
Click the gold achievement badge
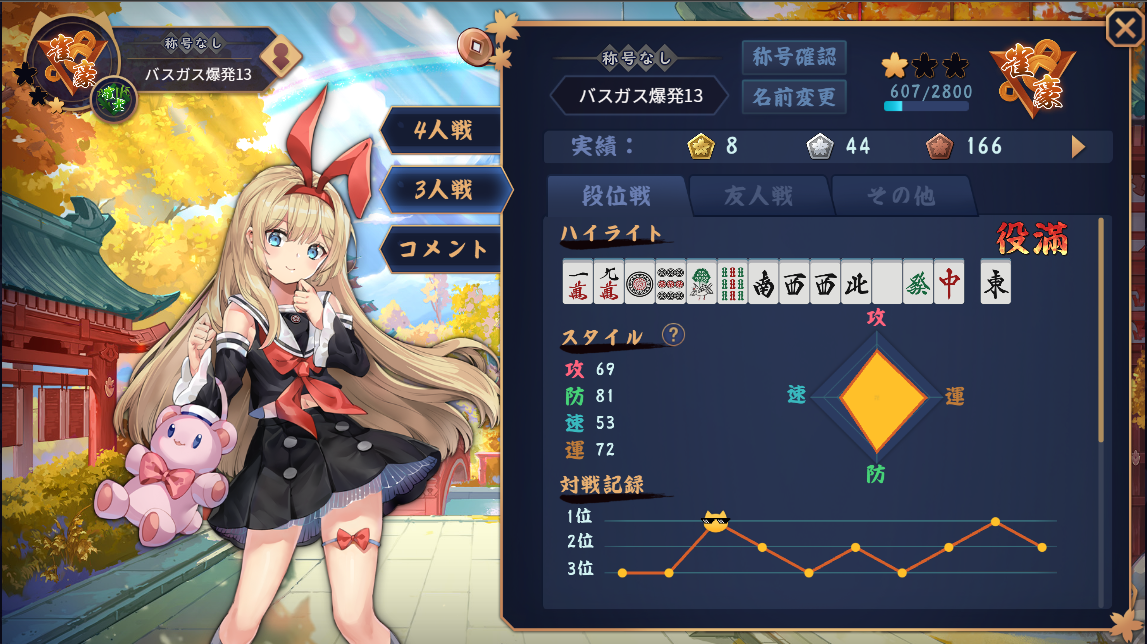click(700, 147)
